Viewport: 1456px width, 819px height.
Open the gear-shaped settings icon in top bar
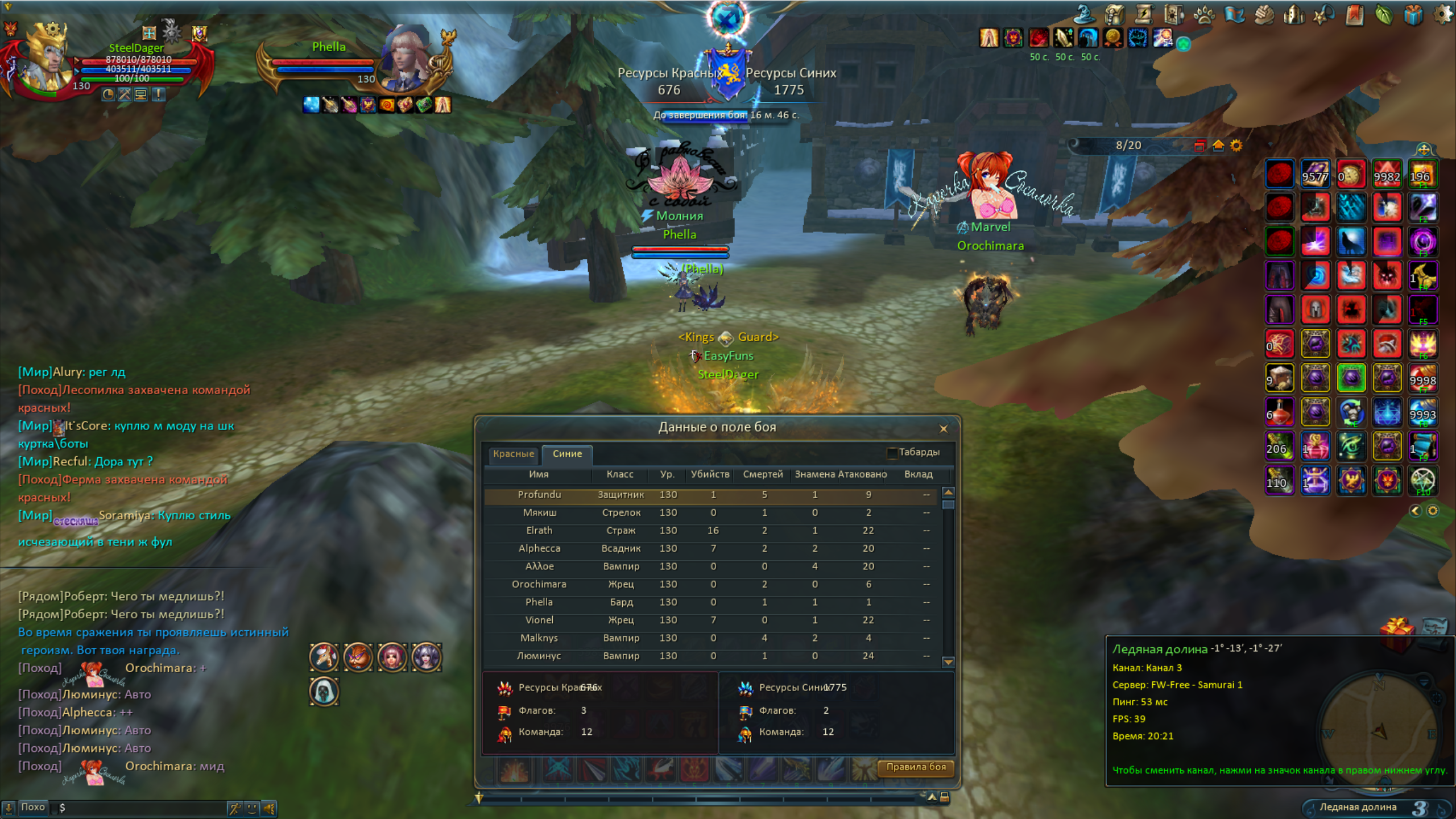(x=1442, y=14)
